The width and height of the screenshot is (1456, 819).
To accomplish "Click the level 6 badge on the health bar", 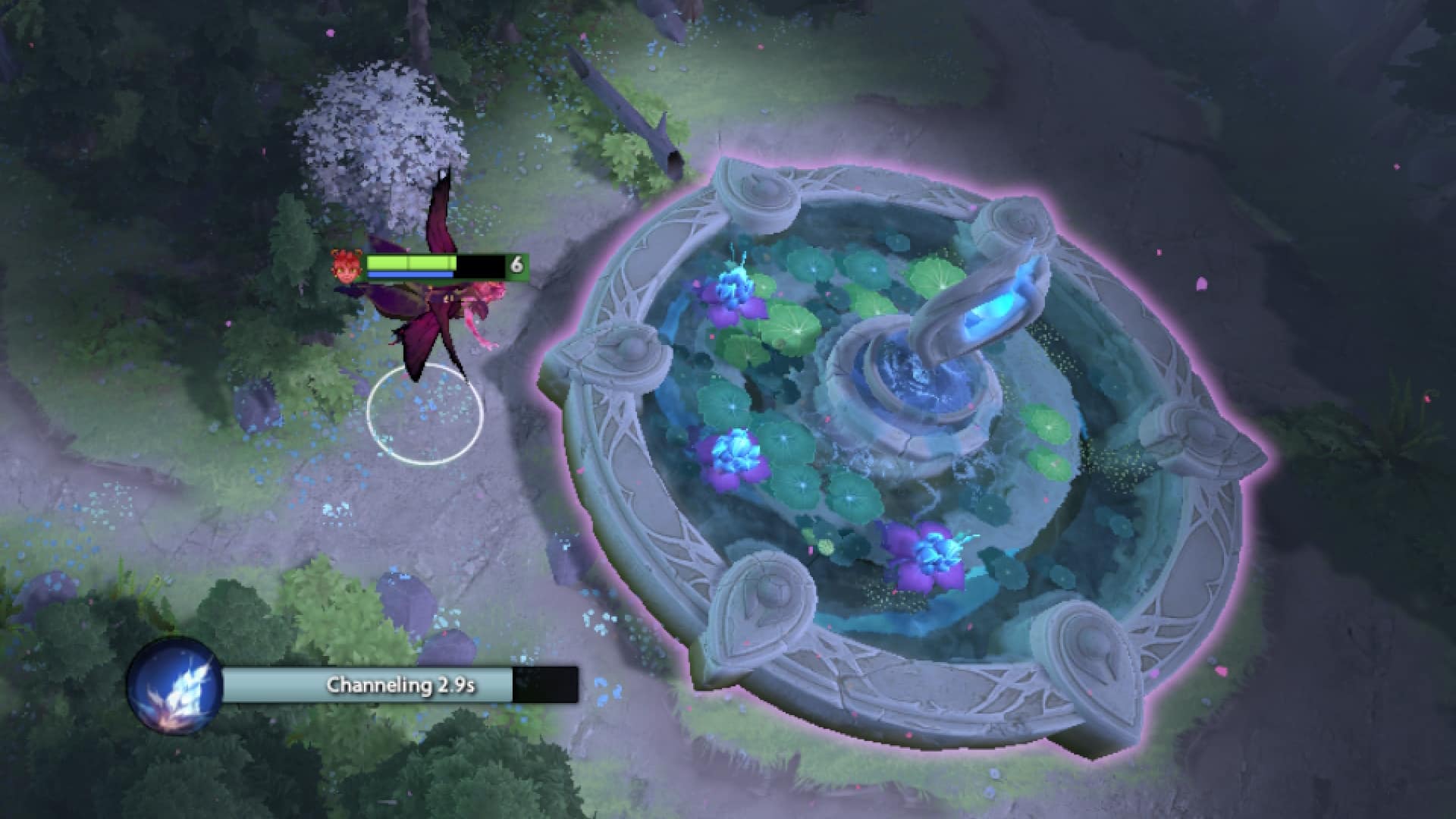I will 518,265.
